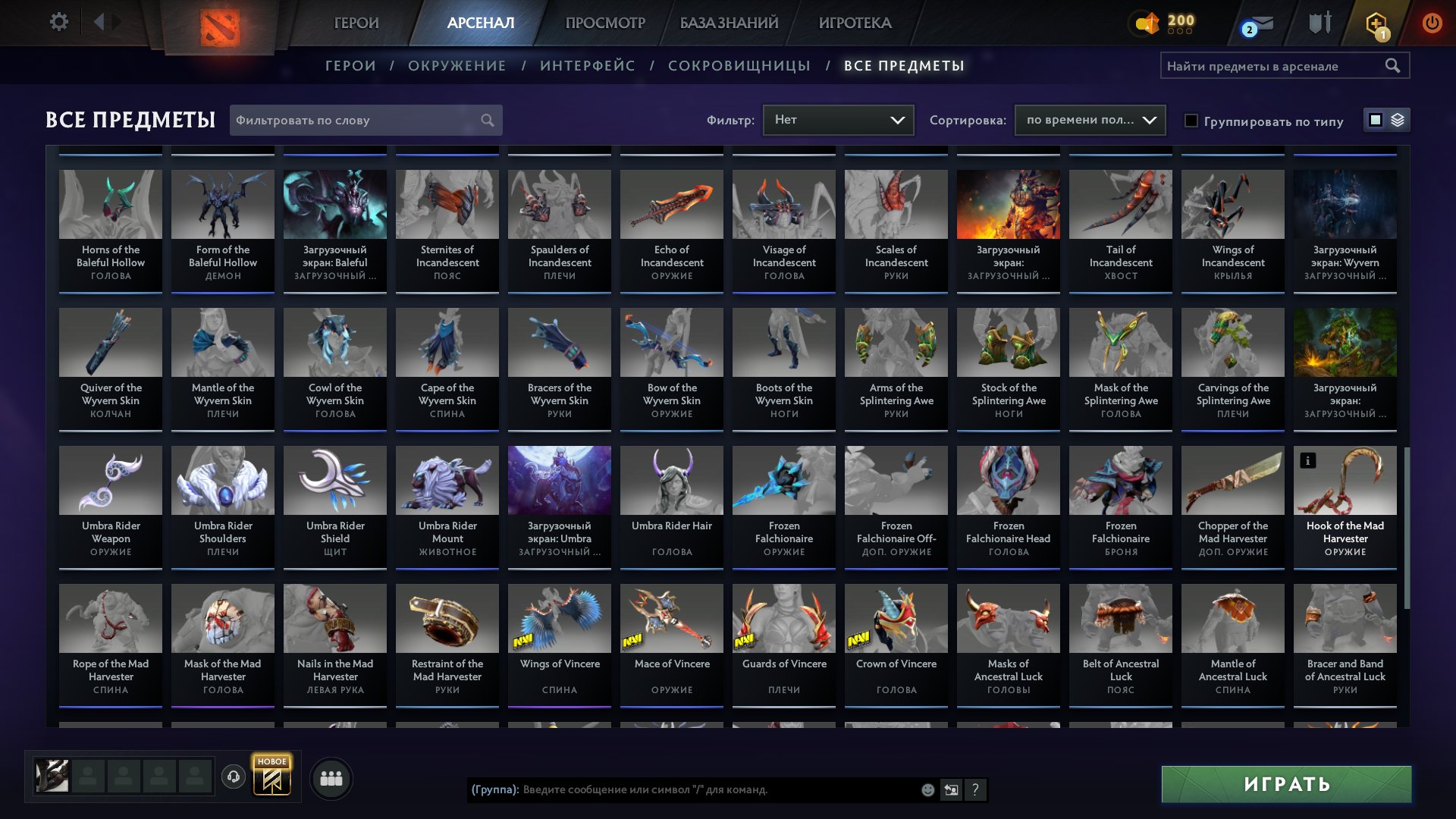Open the settings gear icon
The image size is (1456, 819).
click(59, 22)
